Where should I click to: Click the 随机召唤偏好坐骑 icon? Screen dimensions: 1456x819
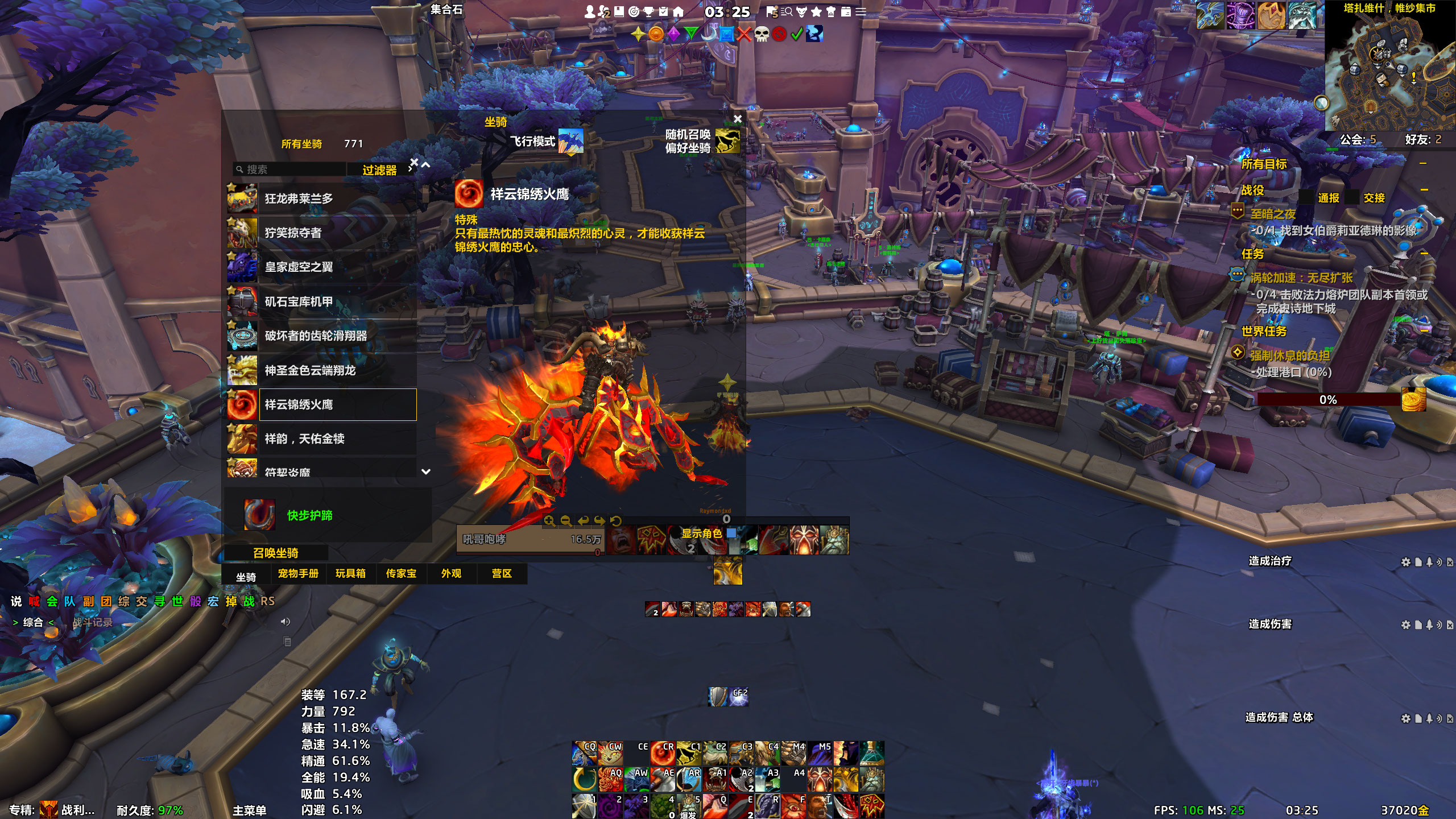[727, 141]
